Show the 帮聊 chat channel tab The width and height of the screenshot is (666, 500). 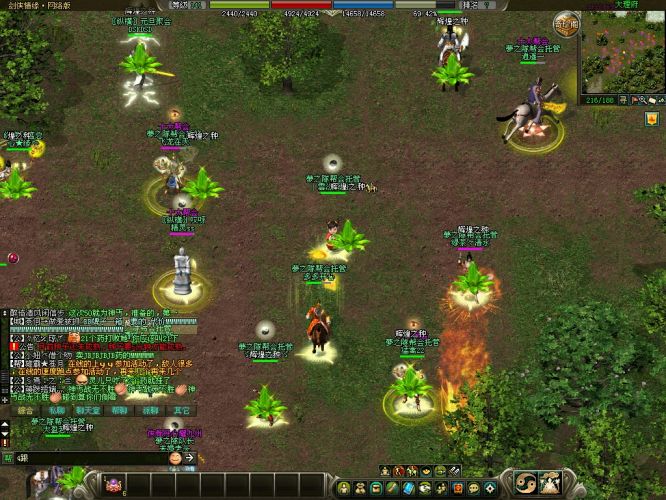pos(119,409)
